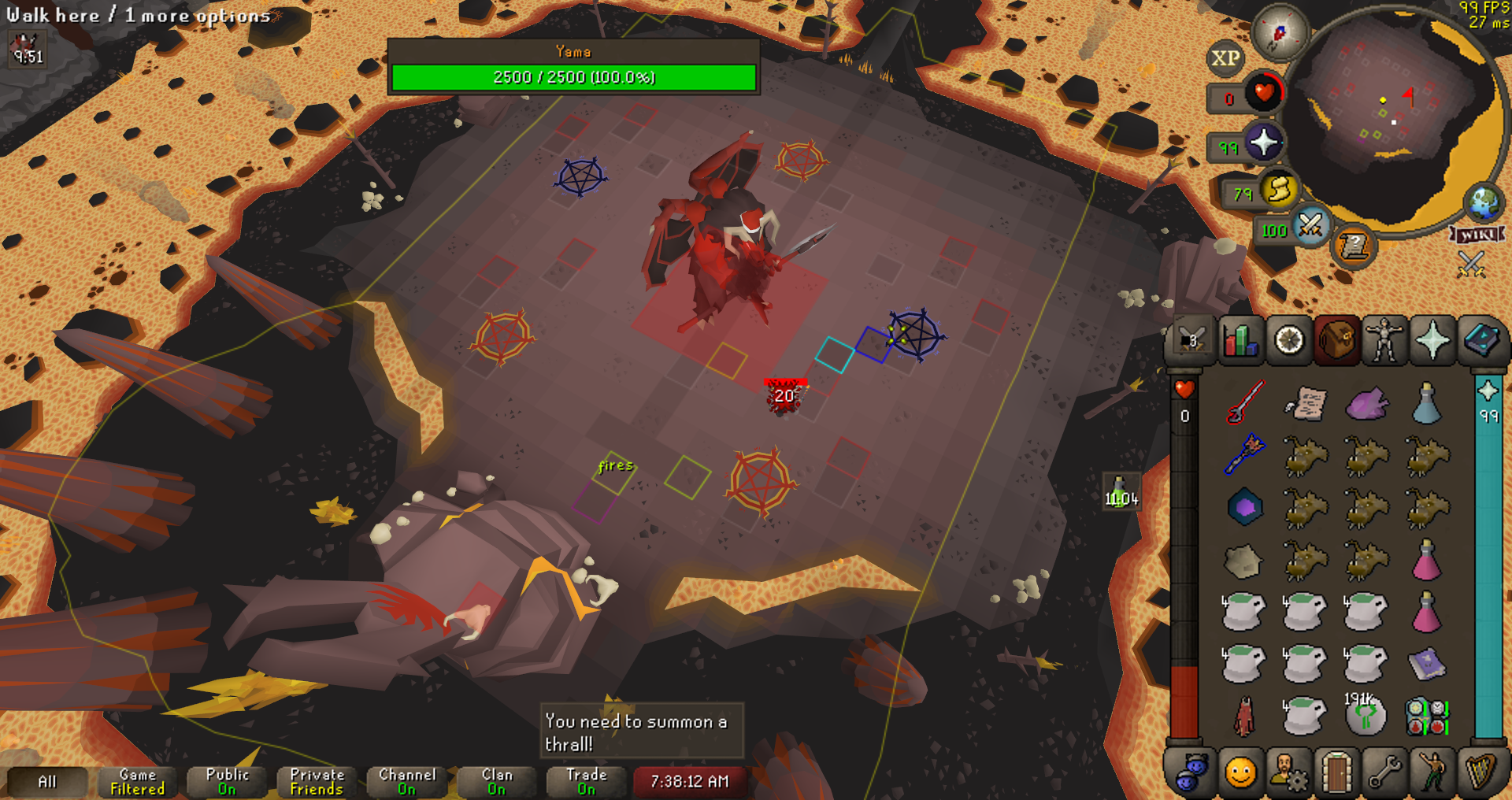This screenshot has width=1512, height=800.
Task: Open the Prayer tab
Action: tap(1432, 341)
